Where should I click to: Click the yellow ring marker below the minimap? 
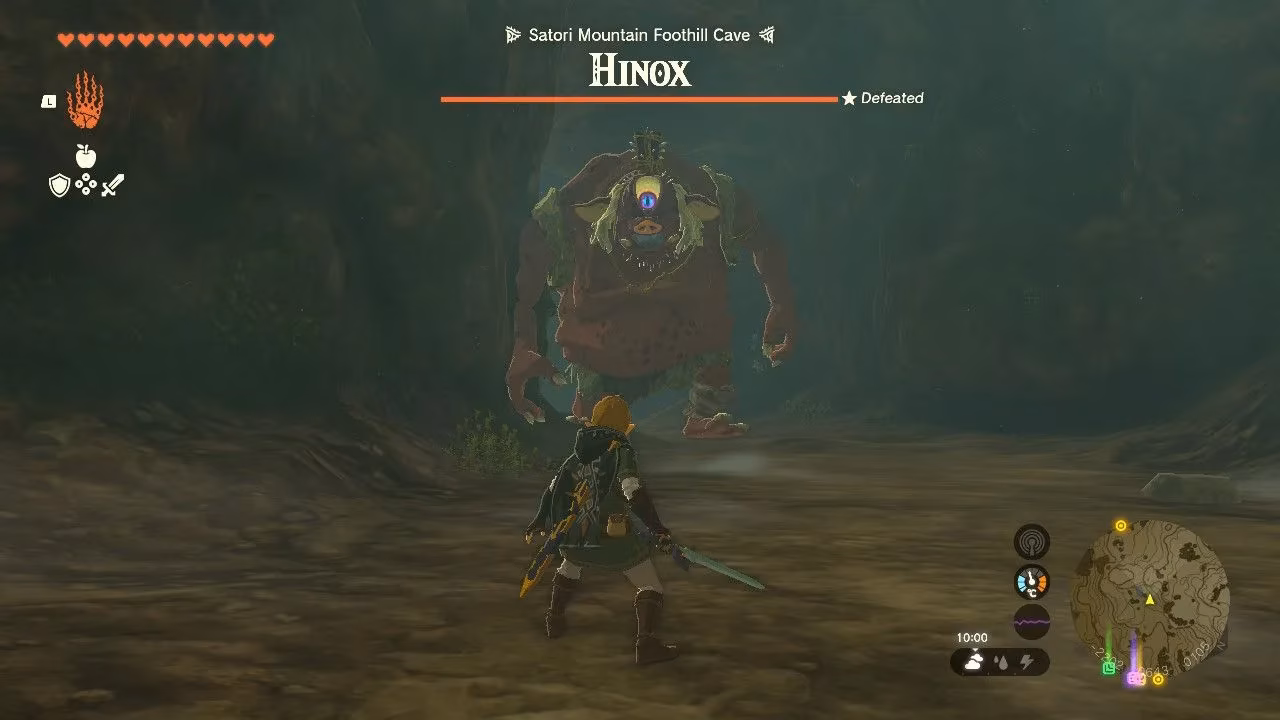[1158, 680]
